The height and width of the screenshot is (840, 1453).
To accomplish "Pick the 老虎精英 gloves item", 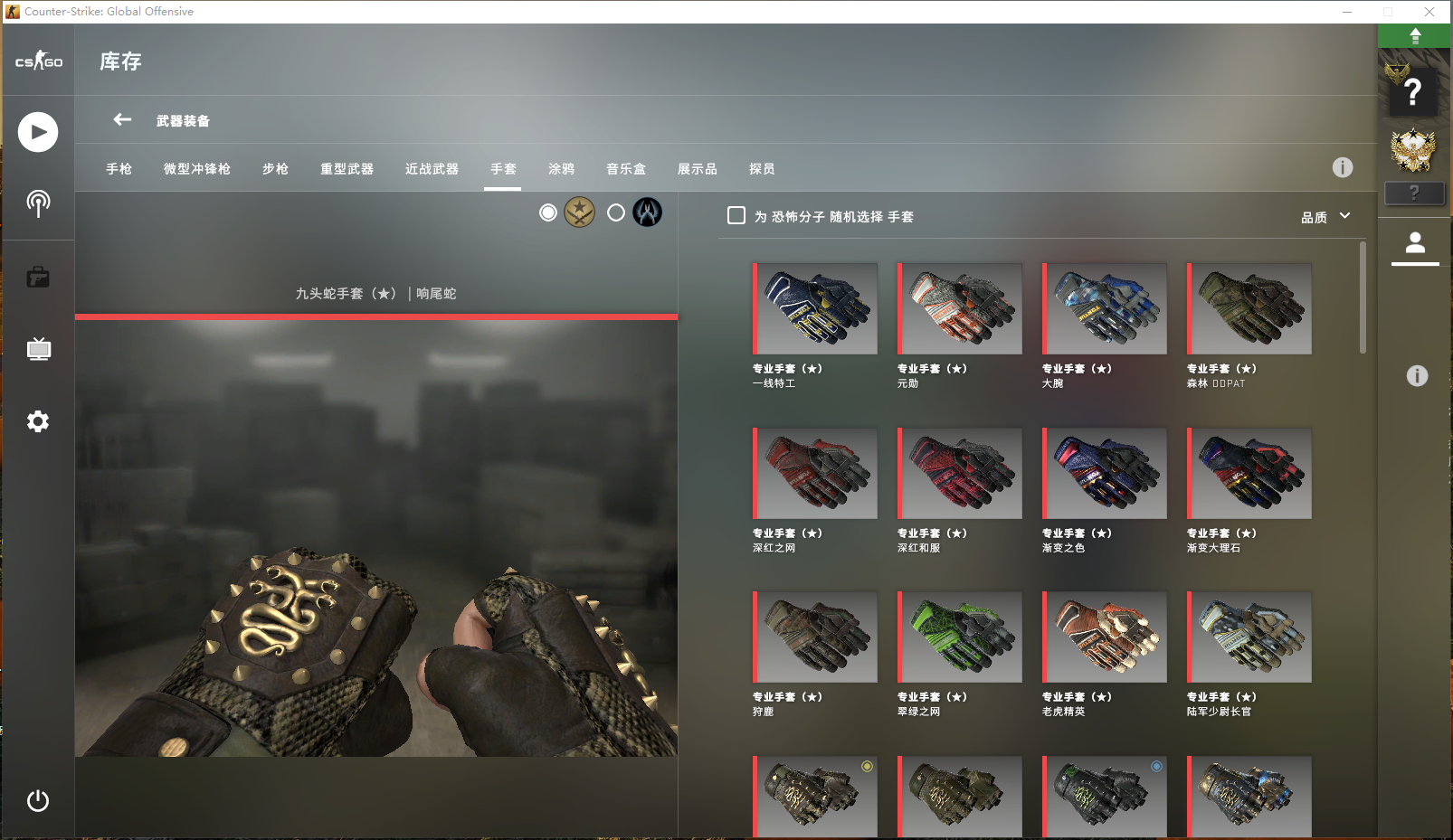I will [x=1105, y=637].
